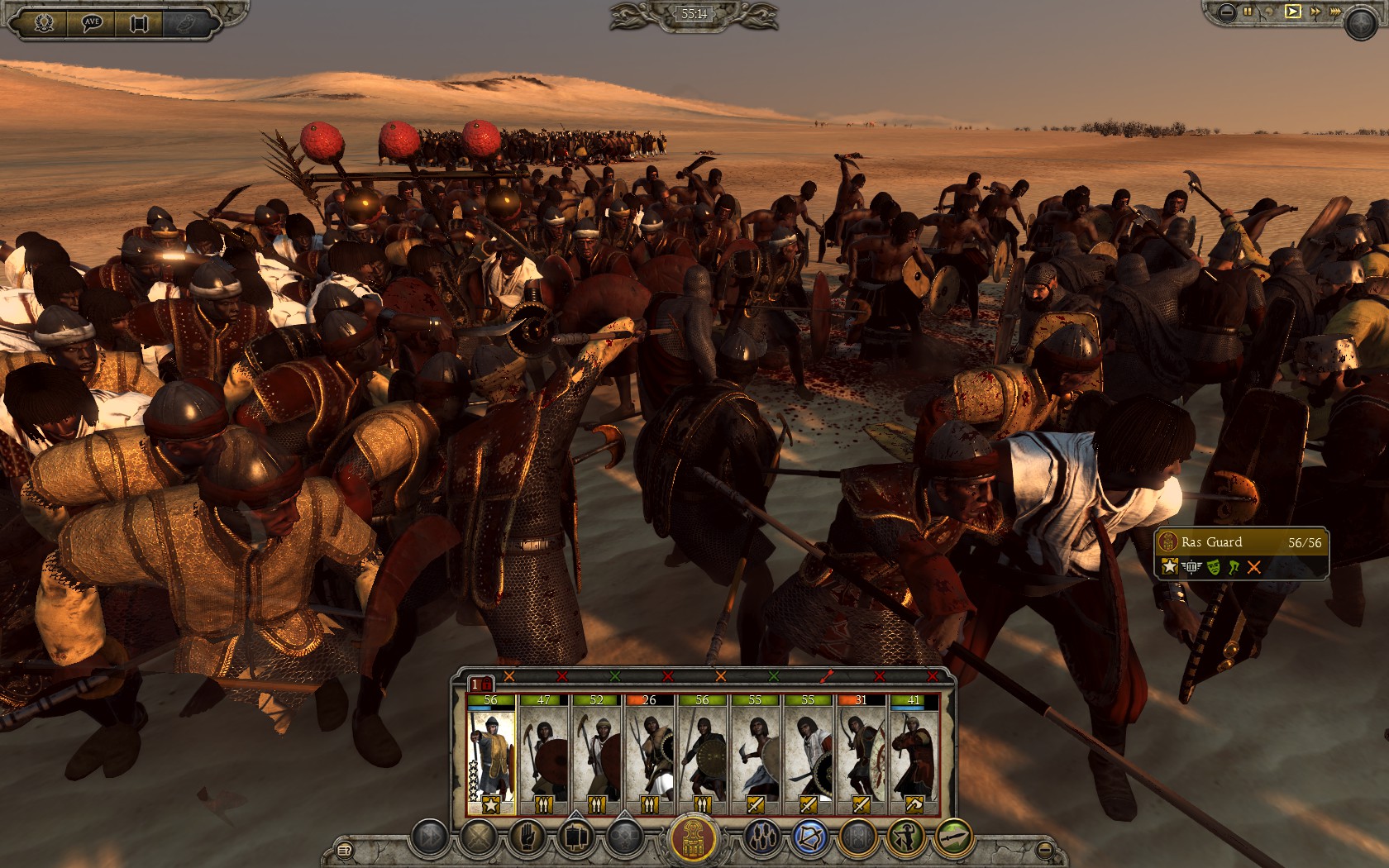Toggle the melee mode sword arrow button
Viewport: 1389px width, 868px height.
click(x=953, y=838)
